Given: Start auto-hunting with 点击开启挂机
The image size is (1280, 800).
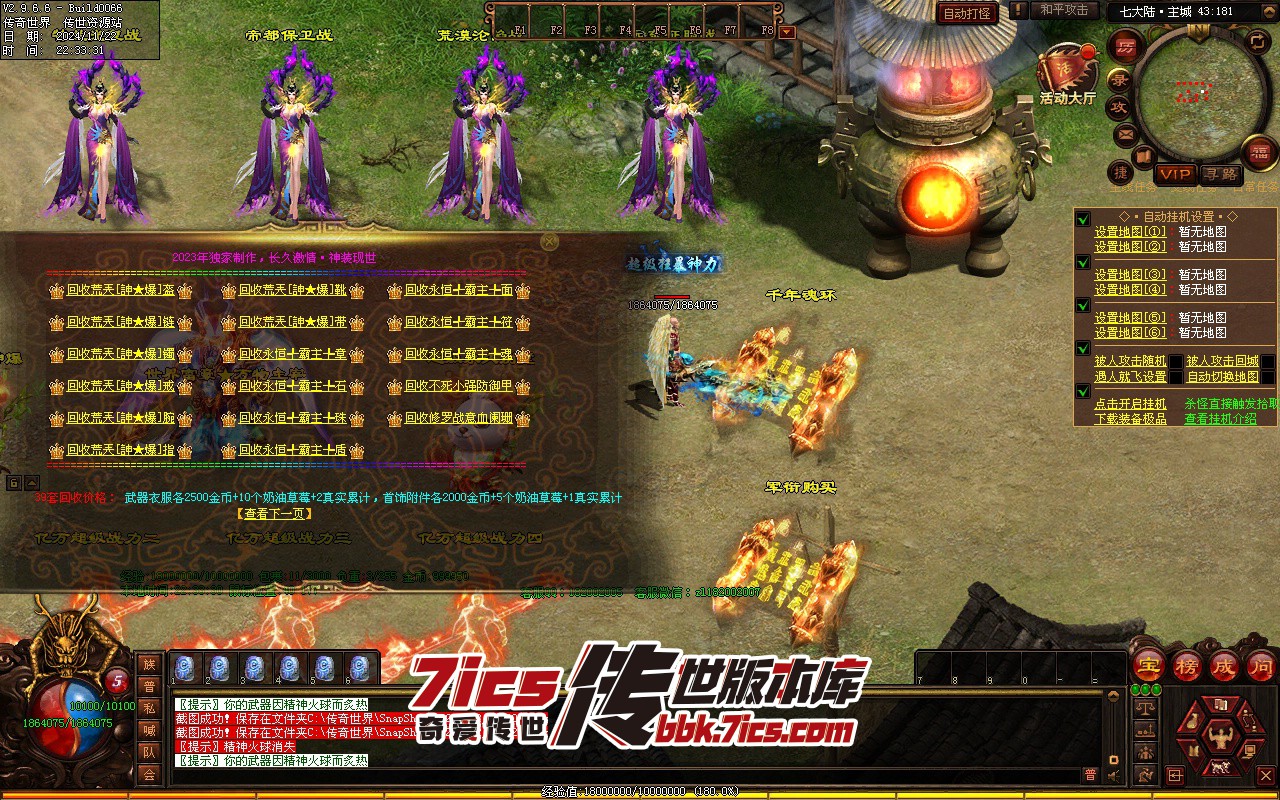Looking at the screenshot, I should tap(1130, 404).
